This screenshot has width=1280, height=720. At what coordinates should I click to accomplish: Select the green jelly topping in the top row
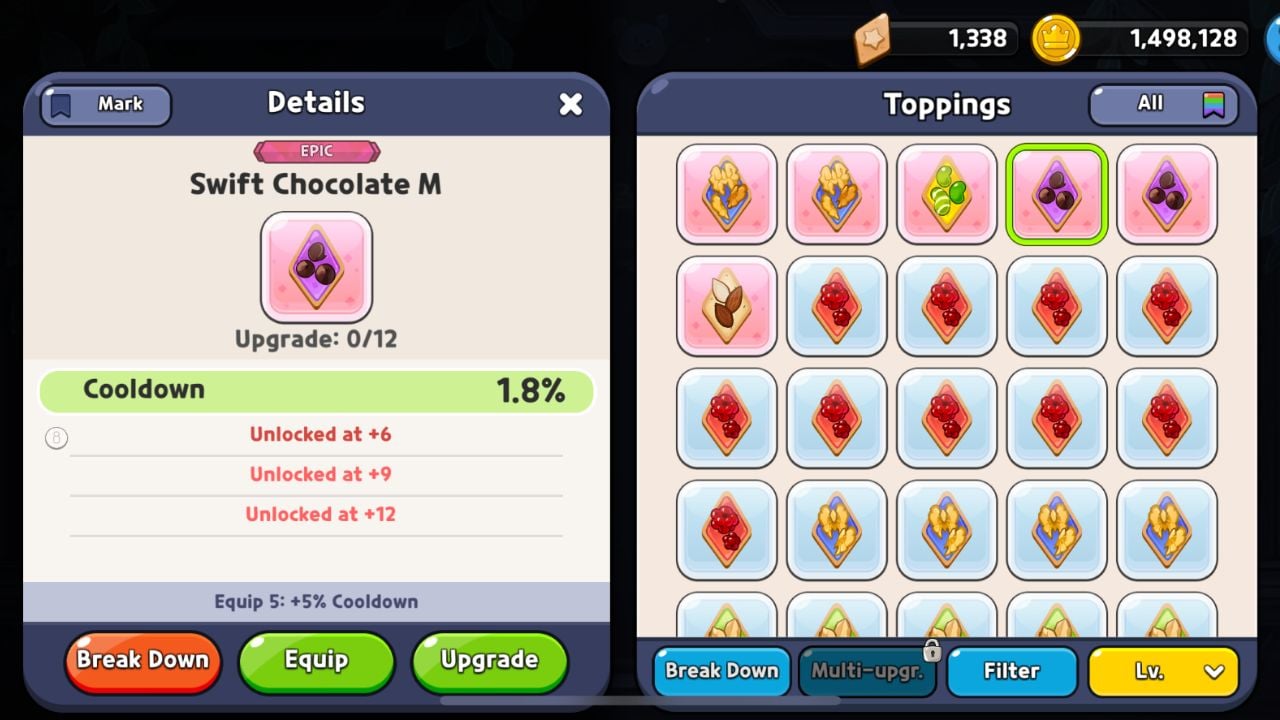(x=946, y=194)
